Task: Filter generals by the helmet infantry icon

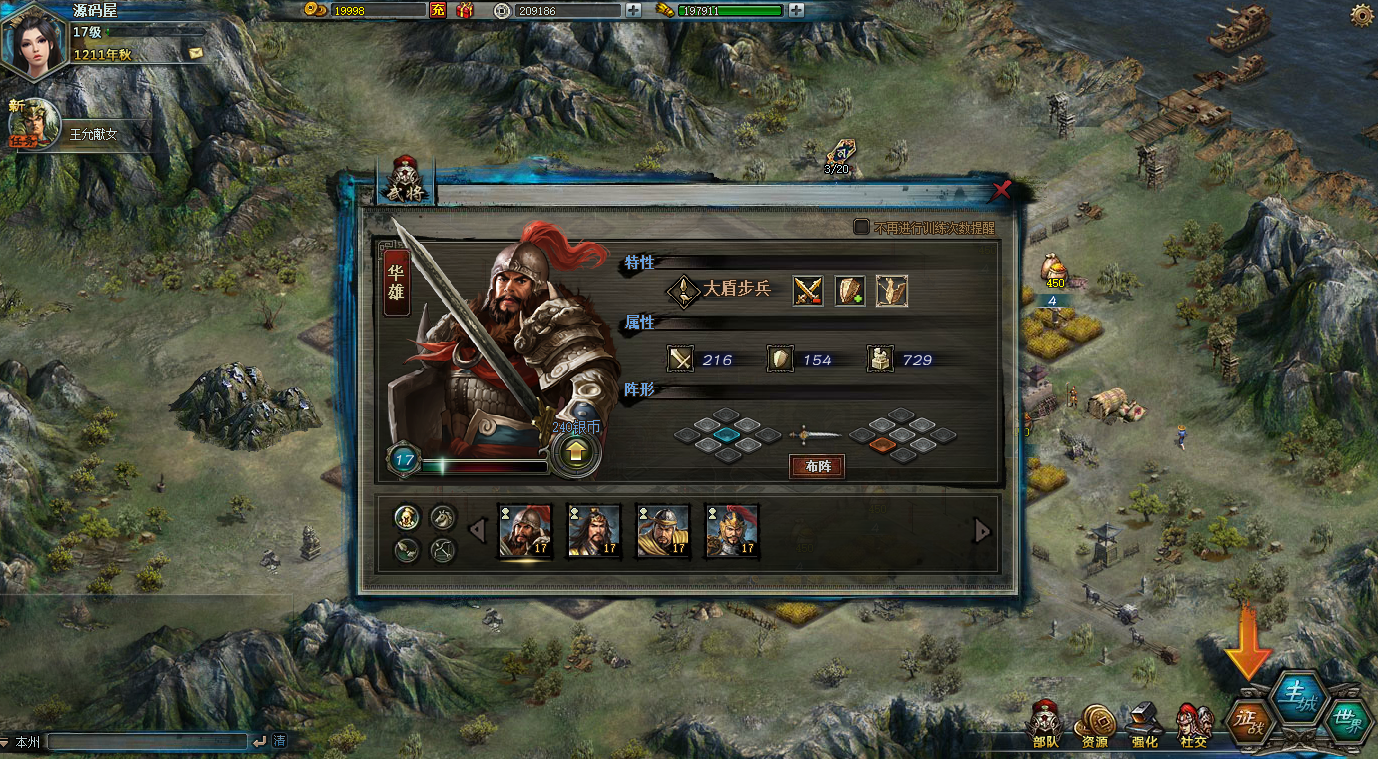Action: click(407, 517)
